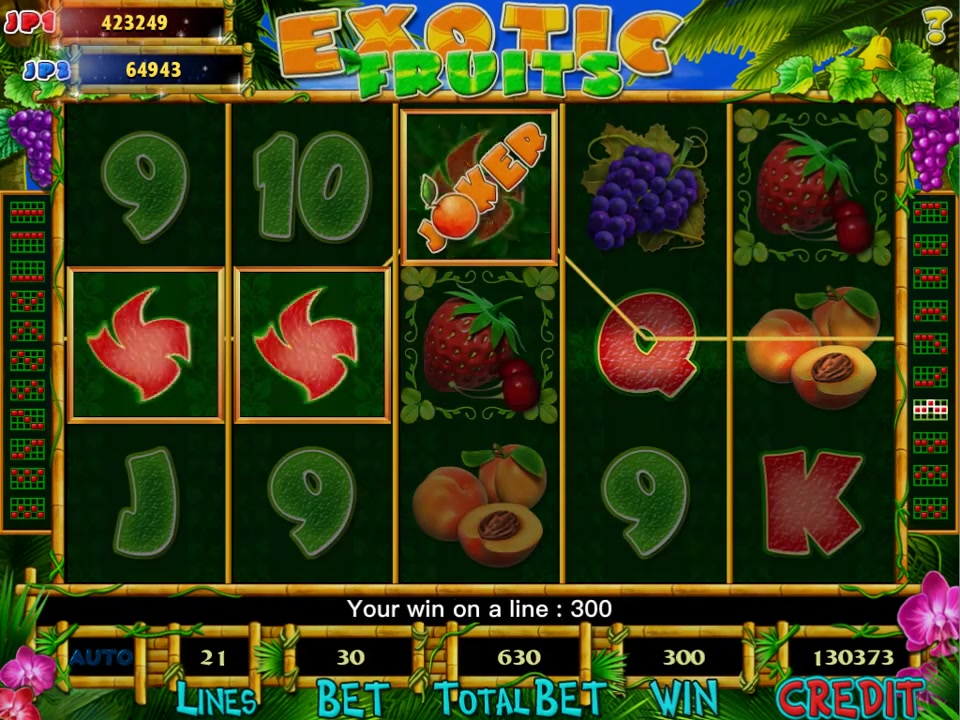Image resolution: width=960 pixels, height=720 pixels.
Task: Open the question mark help screen
Action: pos(936,25)
